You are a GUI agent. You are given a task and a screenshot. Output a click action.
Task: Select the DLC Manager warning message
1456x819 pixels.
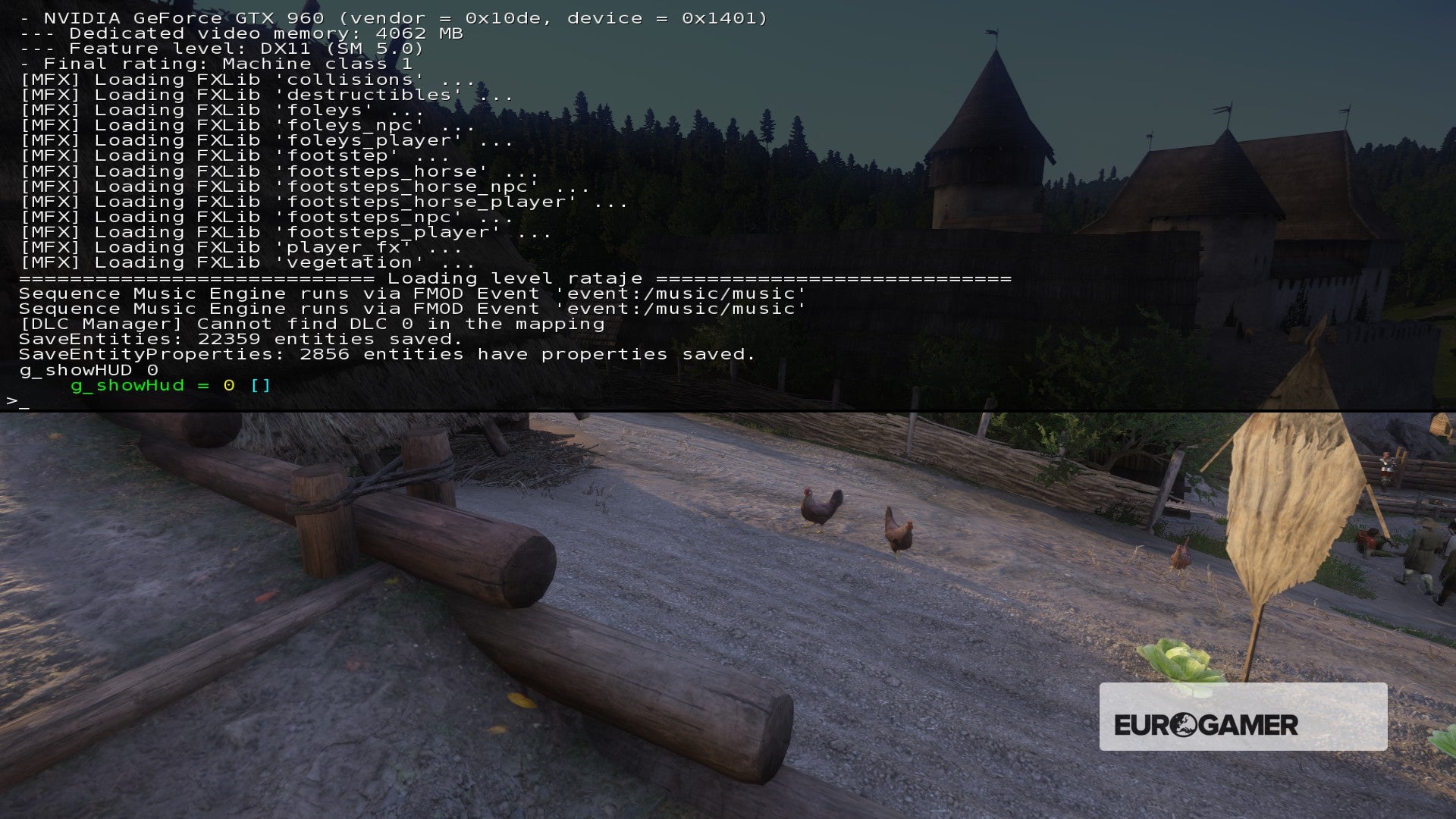point(311,323)
